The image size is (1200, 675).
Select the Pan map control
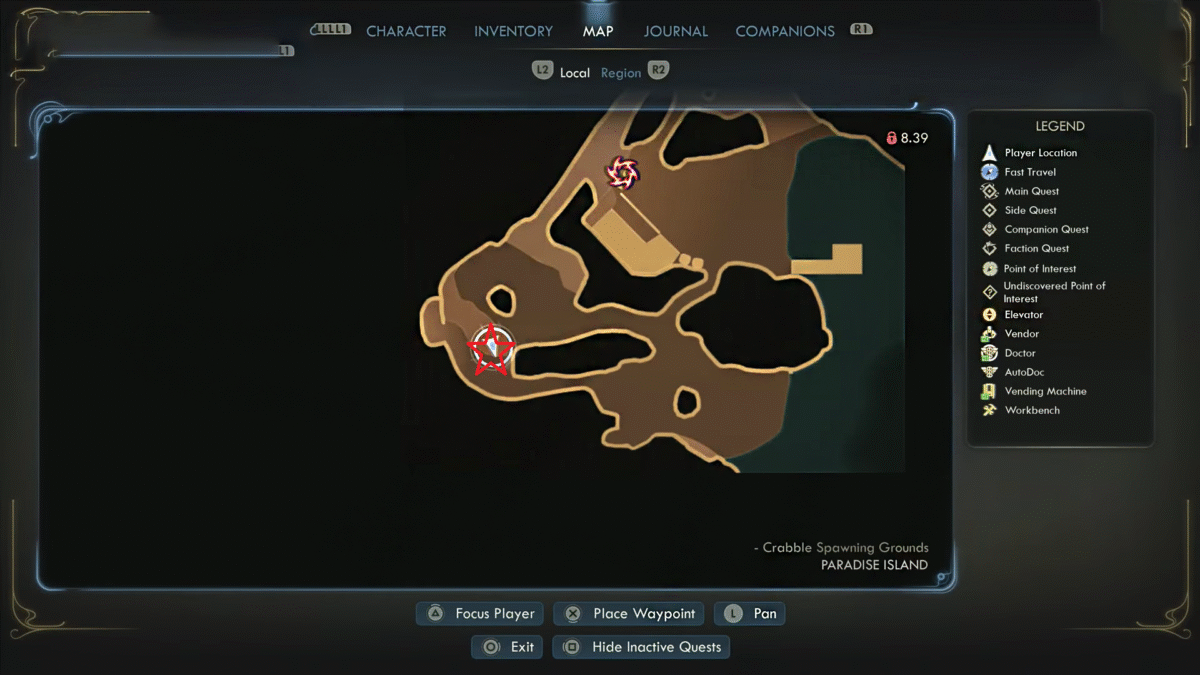tap(750, 614)
